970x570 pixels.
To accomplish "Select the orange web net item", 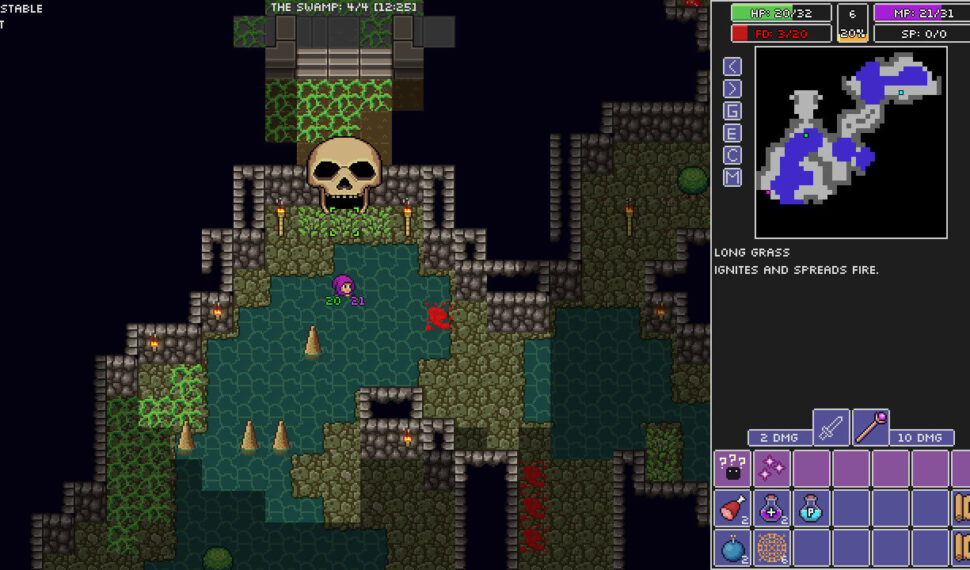I will (772, 548).
